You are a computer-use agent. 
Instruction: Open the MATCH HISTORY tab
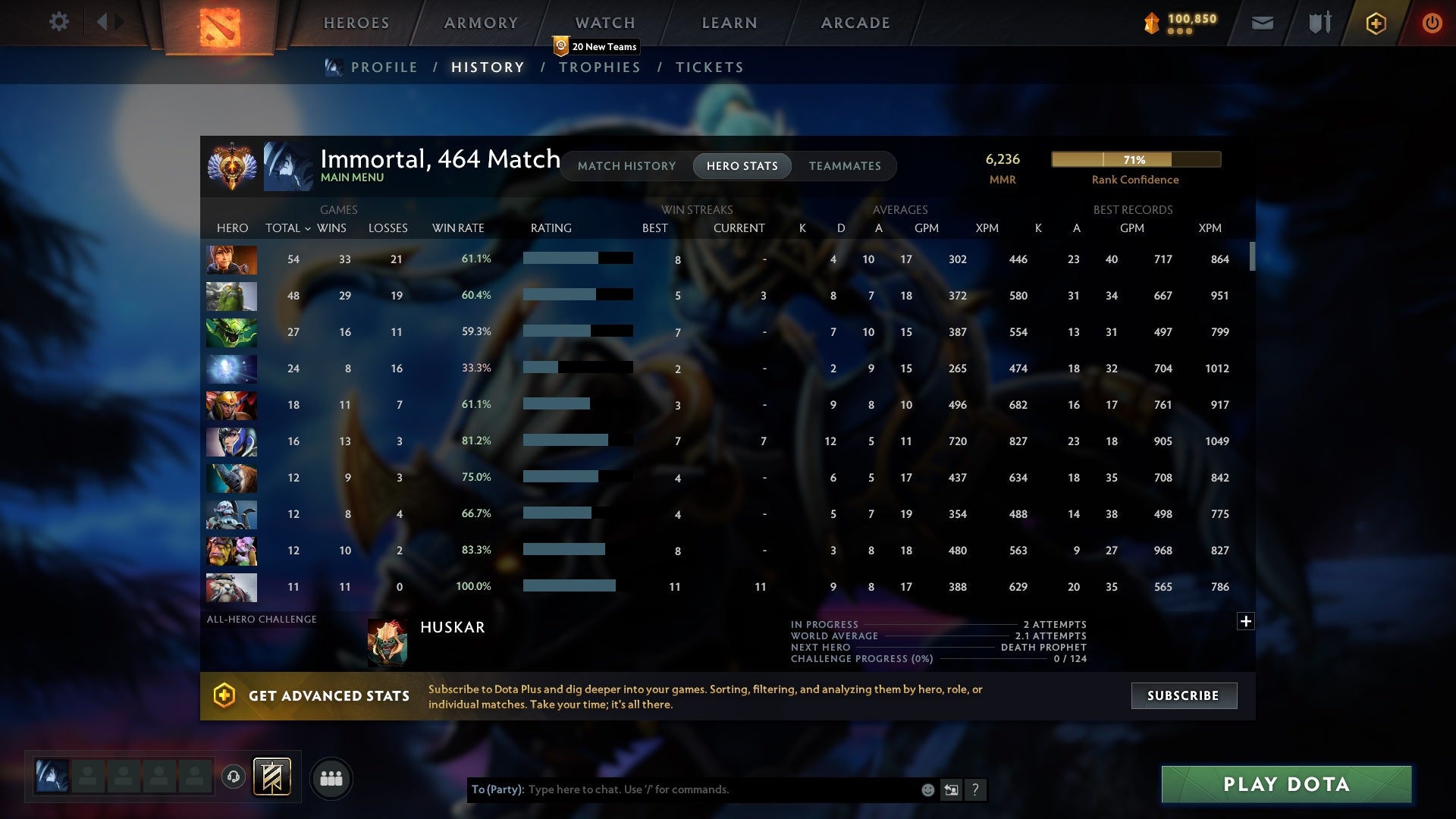[x=626, y=165]
